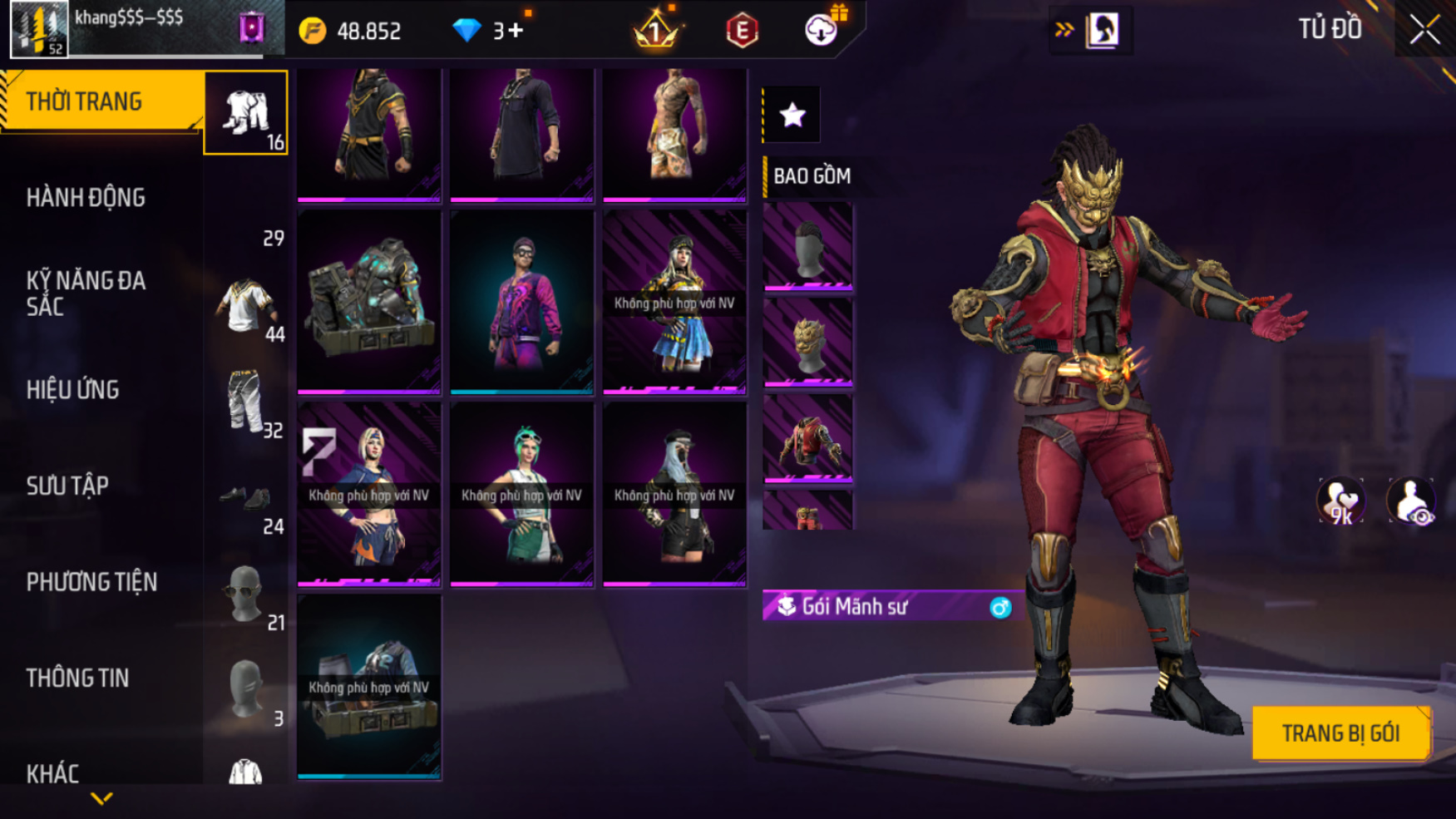Open the PHƯƠNG TIỆN category
This screenshot has width=1456, height=819.
pos(91,582)
